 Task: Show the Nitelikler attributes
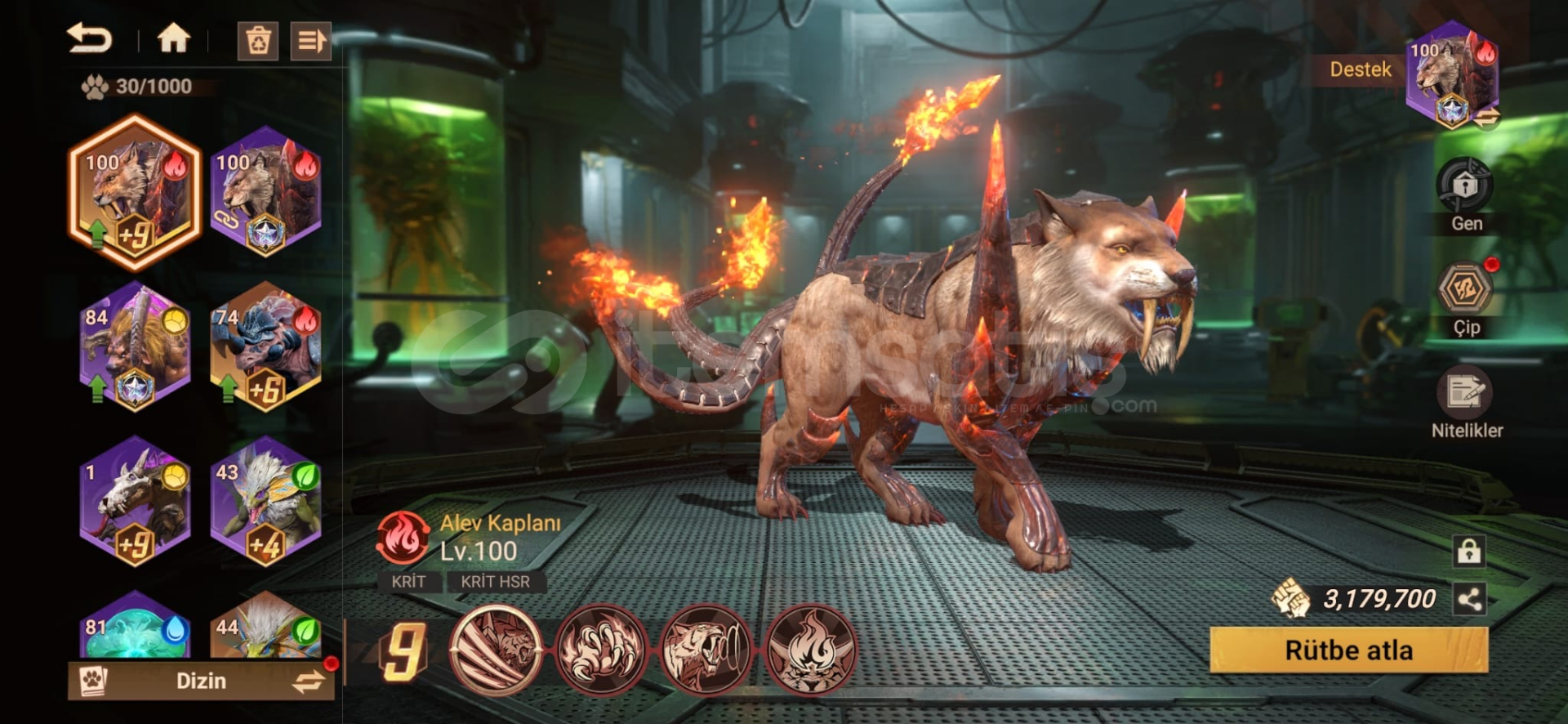tap(1465, 394)
